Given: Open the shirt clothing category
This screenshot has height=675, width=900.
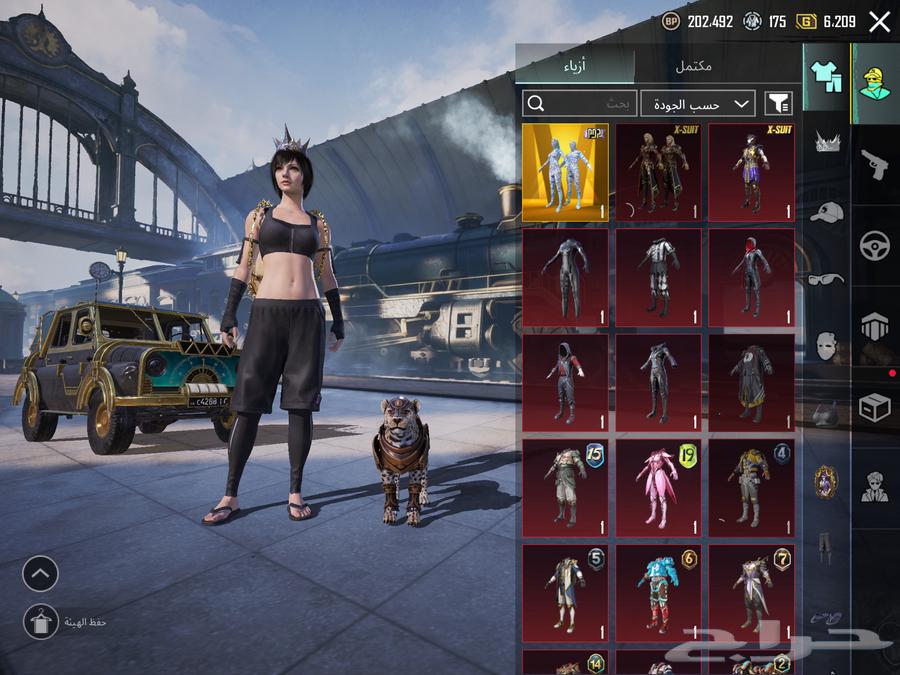Looking at the screenshot, I should 826,75.
